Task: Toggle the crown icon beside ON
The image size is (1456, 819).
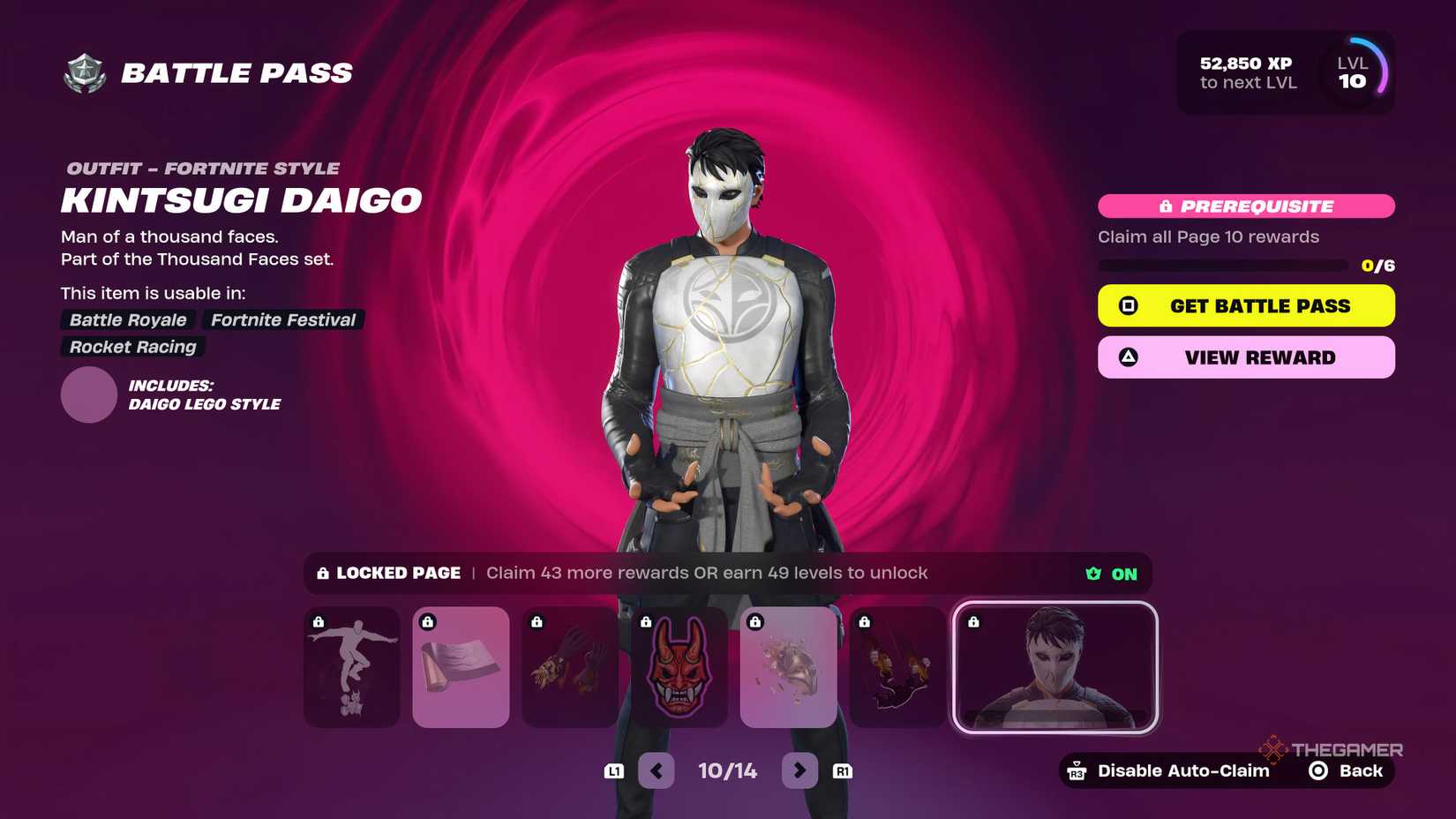Action: (x=1093, y=573)
